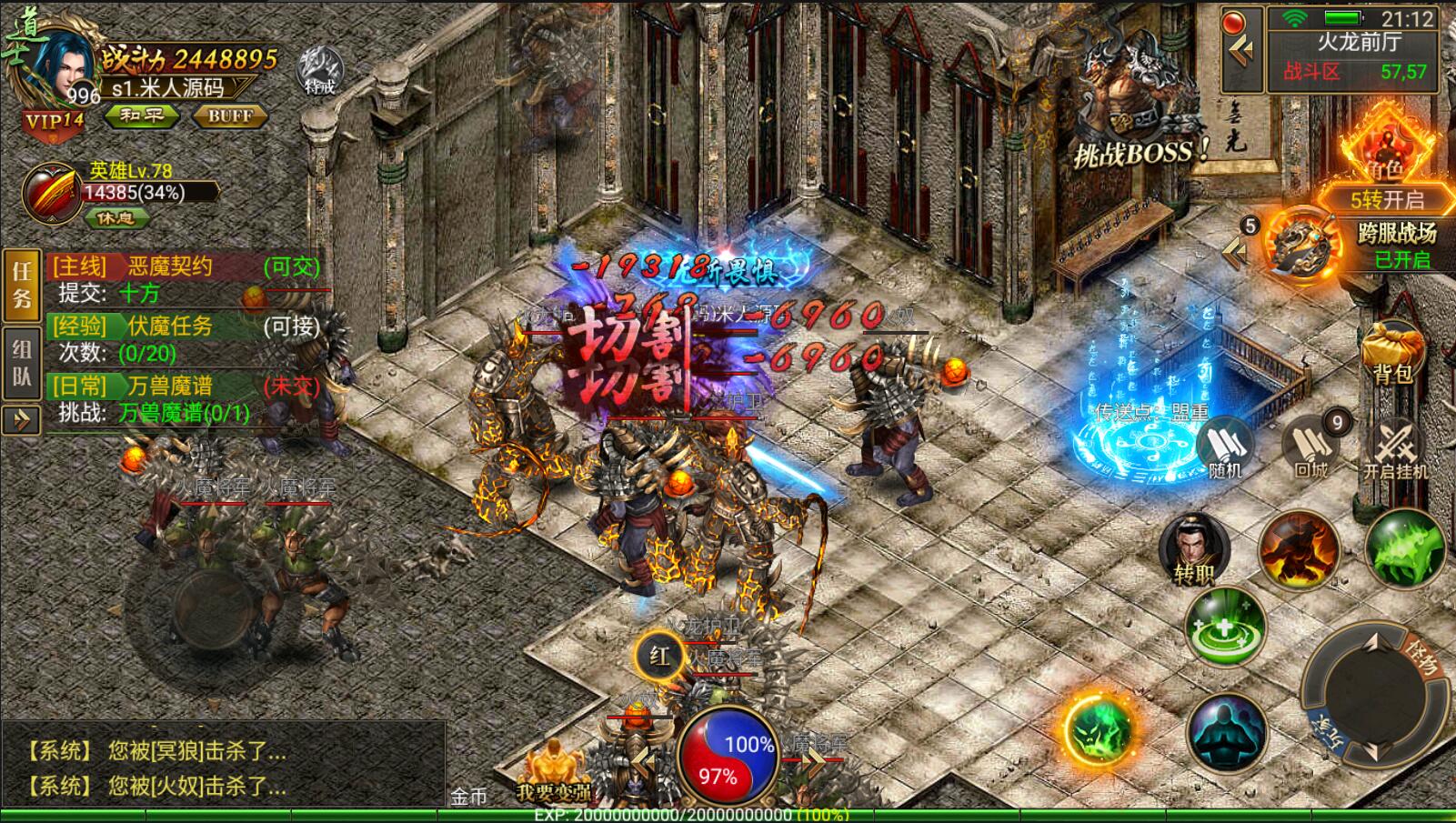Switch to the 组队 team tab
This screenshot has height=823, width=1456.
pos(22,362)
